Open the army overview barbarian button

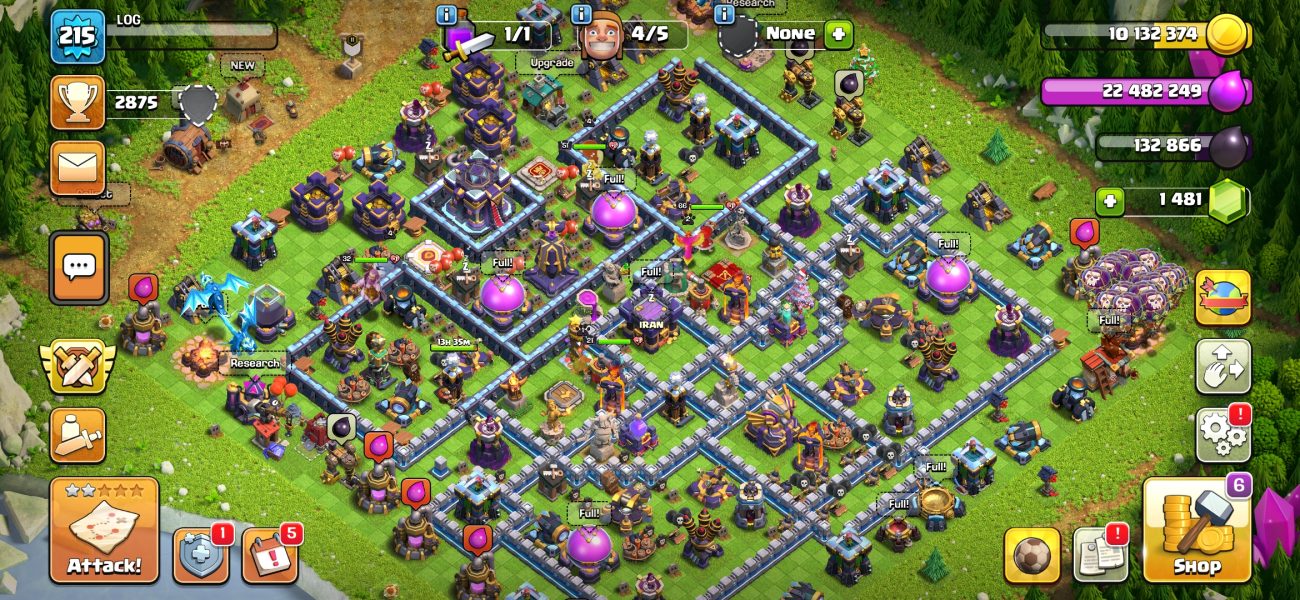tap(78, 435)
